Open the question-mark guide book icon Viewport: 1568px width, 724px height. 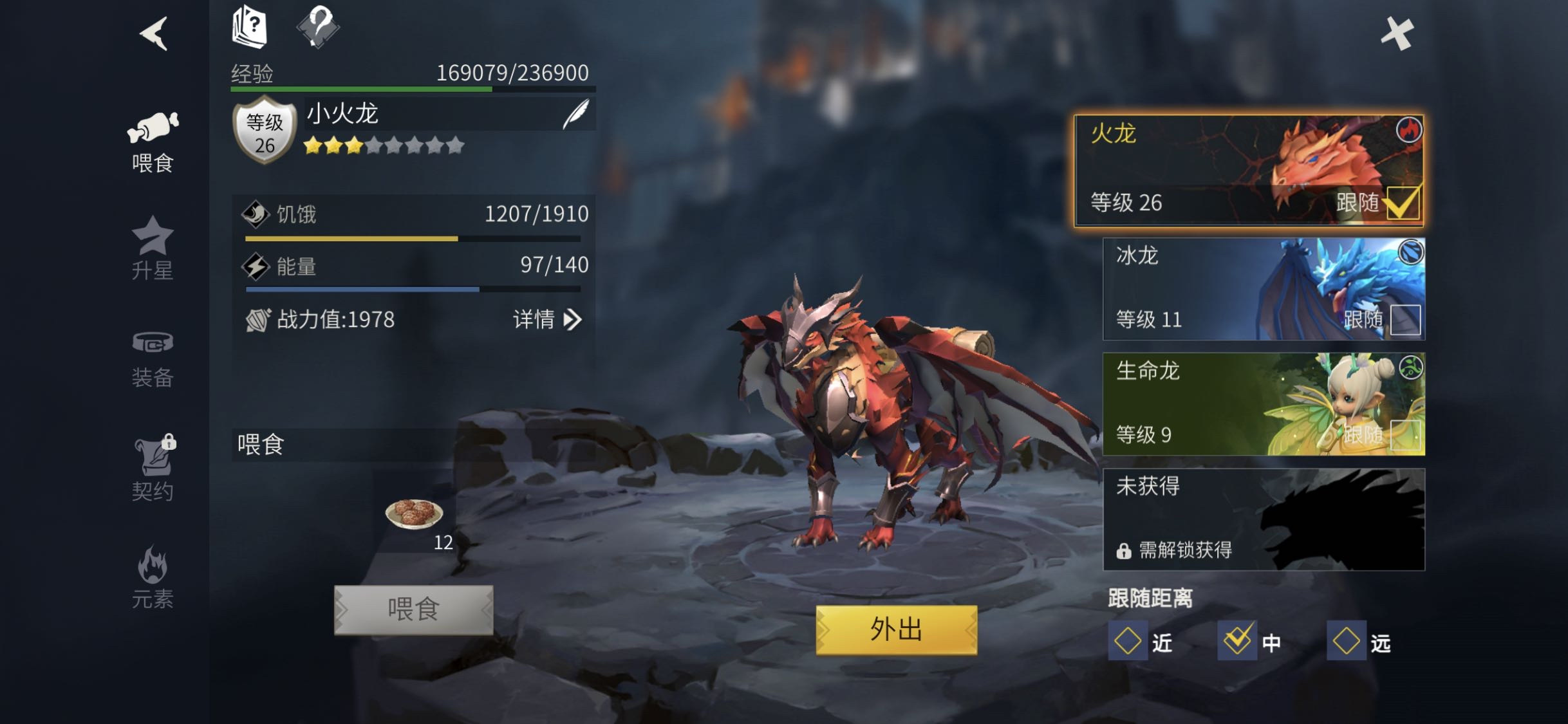pos(249,27)
